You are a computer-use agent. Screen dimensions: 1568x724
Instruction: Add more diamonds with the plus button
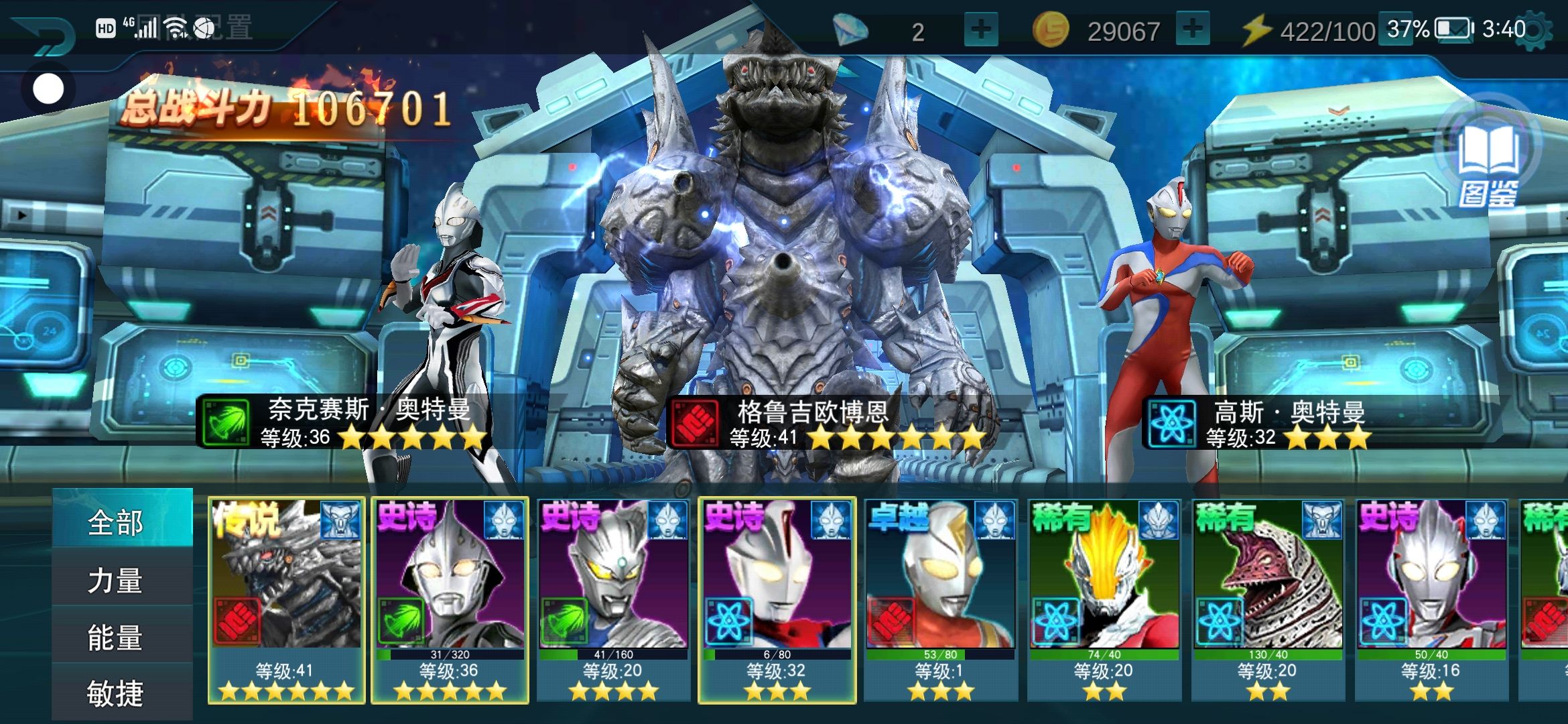click(980, 30)
